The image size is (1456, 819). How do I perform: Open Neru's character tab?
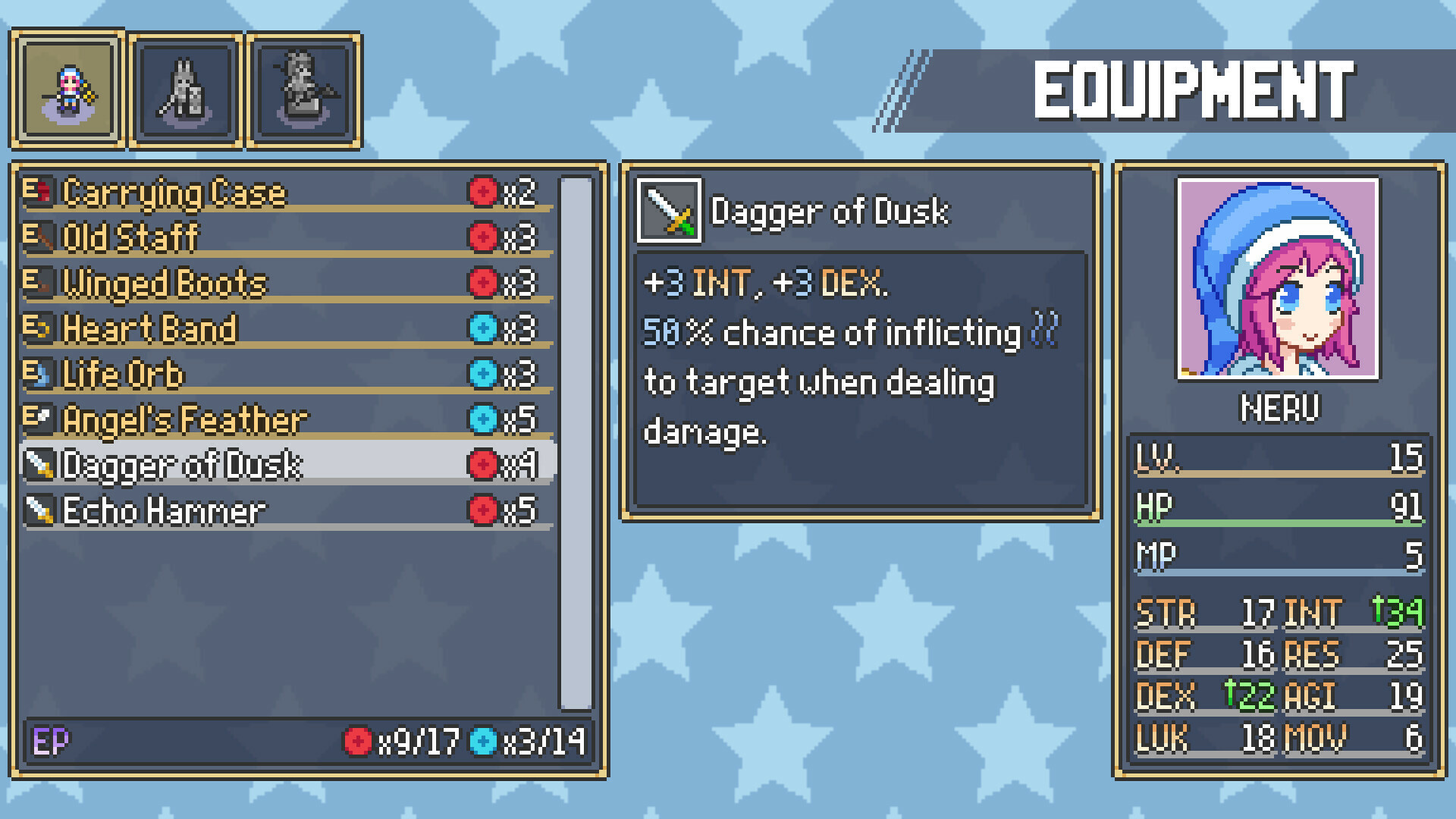coord(67,87)
